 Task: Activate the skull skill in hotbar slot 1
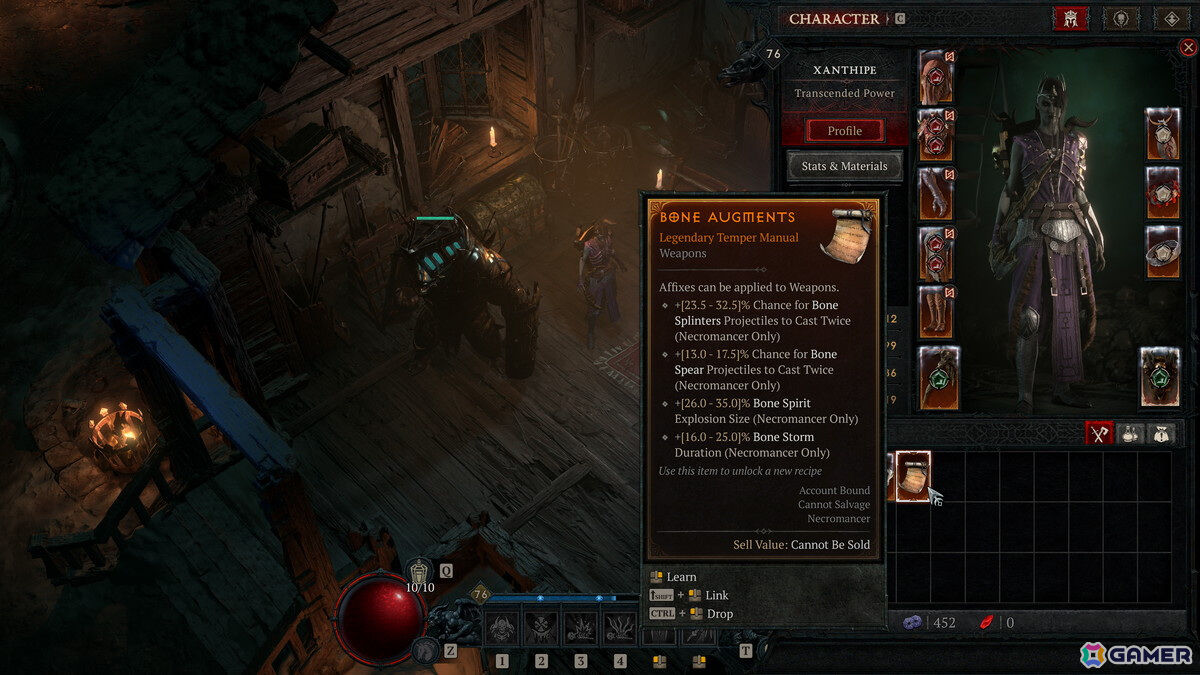tap(501, 628)
